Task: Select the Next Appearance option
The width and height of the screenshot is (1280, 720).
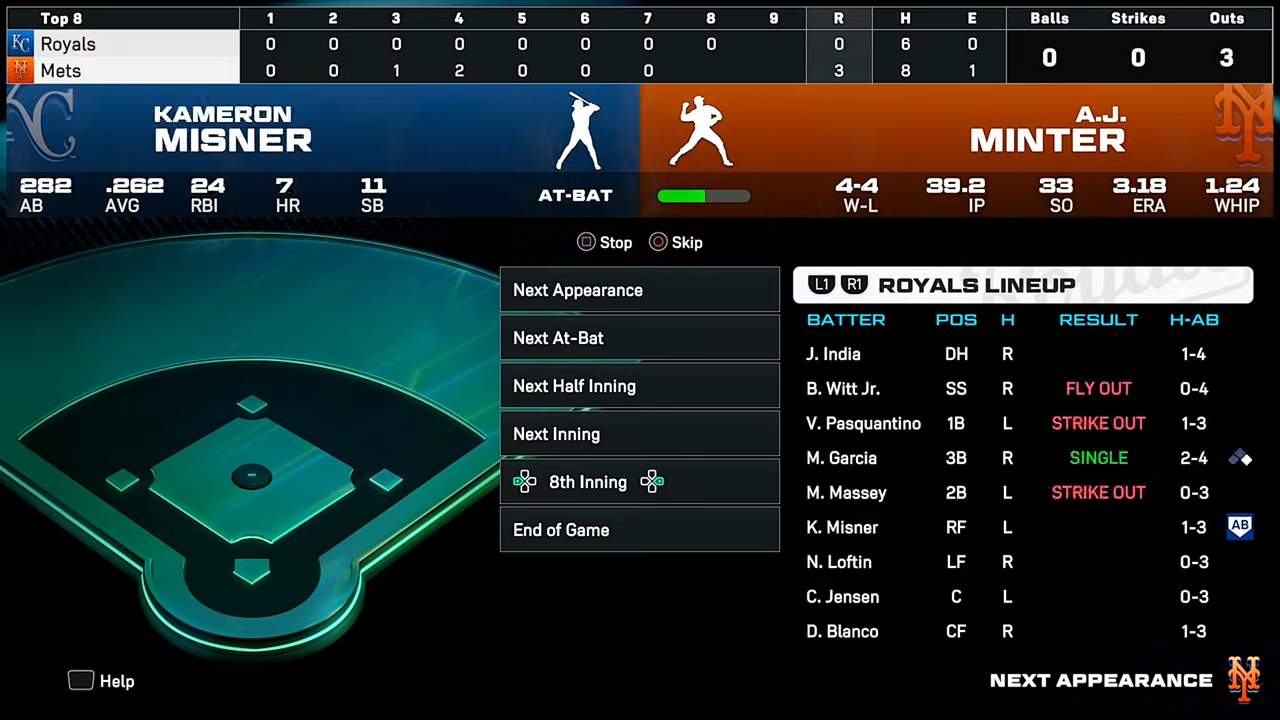Action: point(639,290)
